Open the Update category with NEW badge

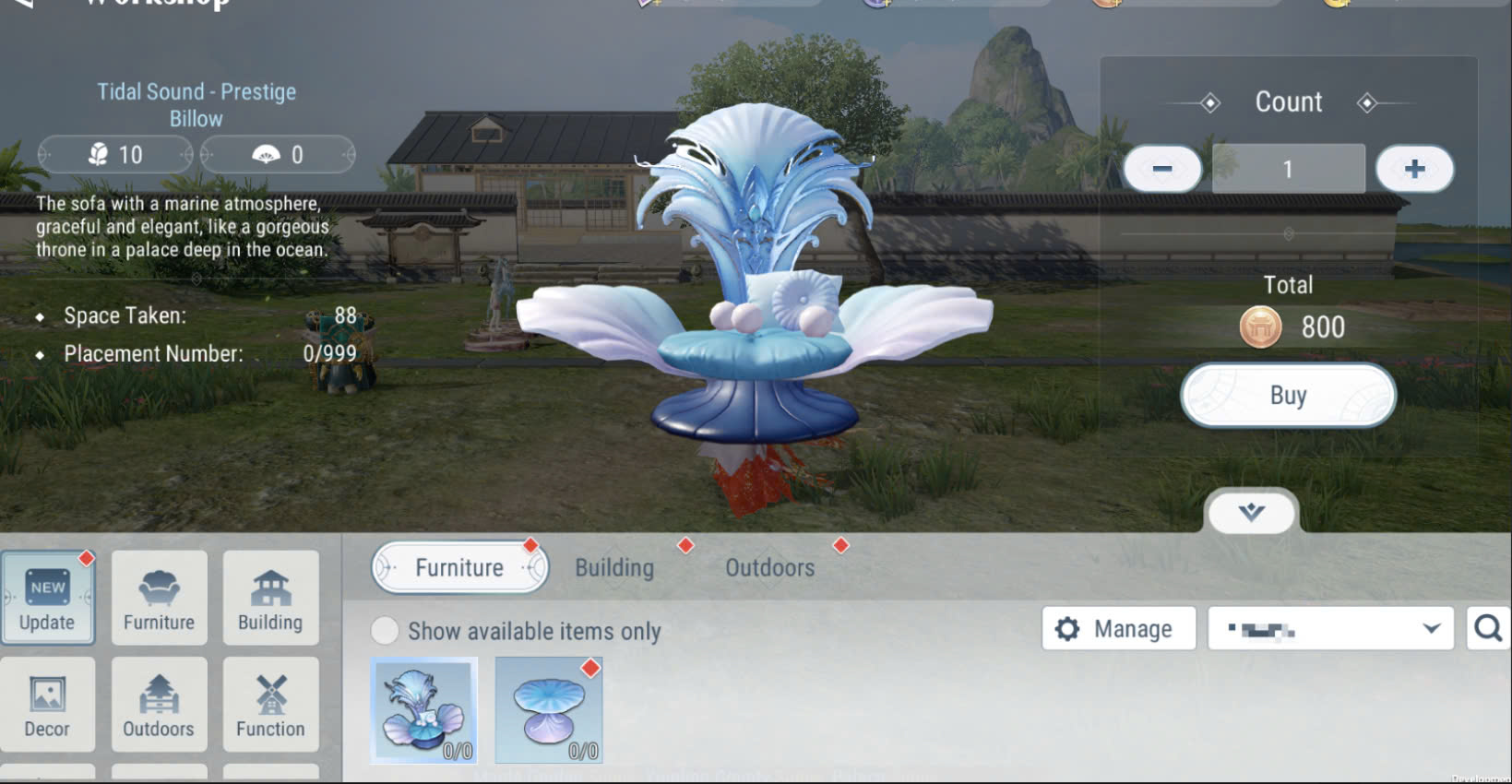click(x=48, y=598)
